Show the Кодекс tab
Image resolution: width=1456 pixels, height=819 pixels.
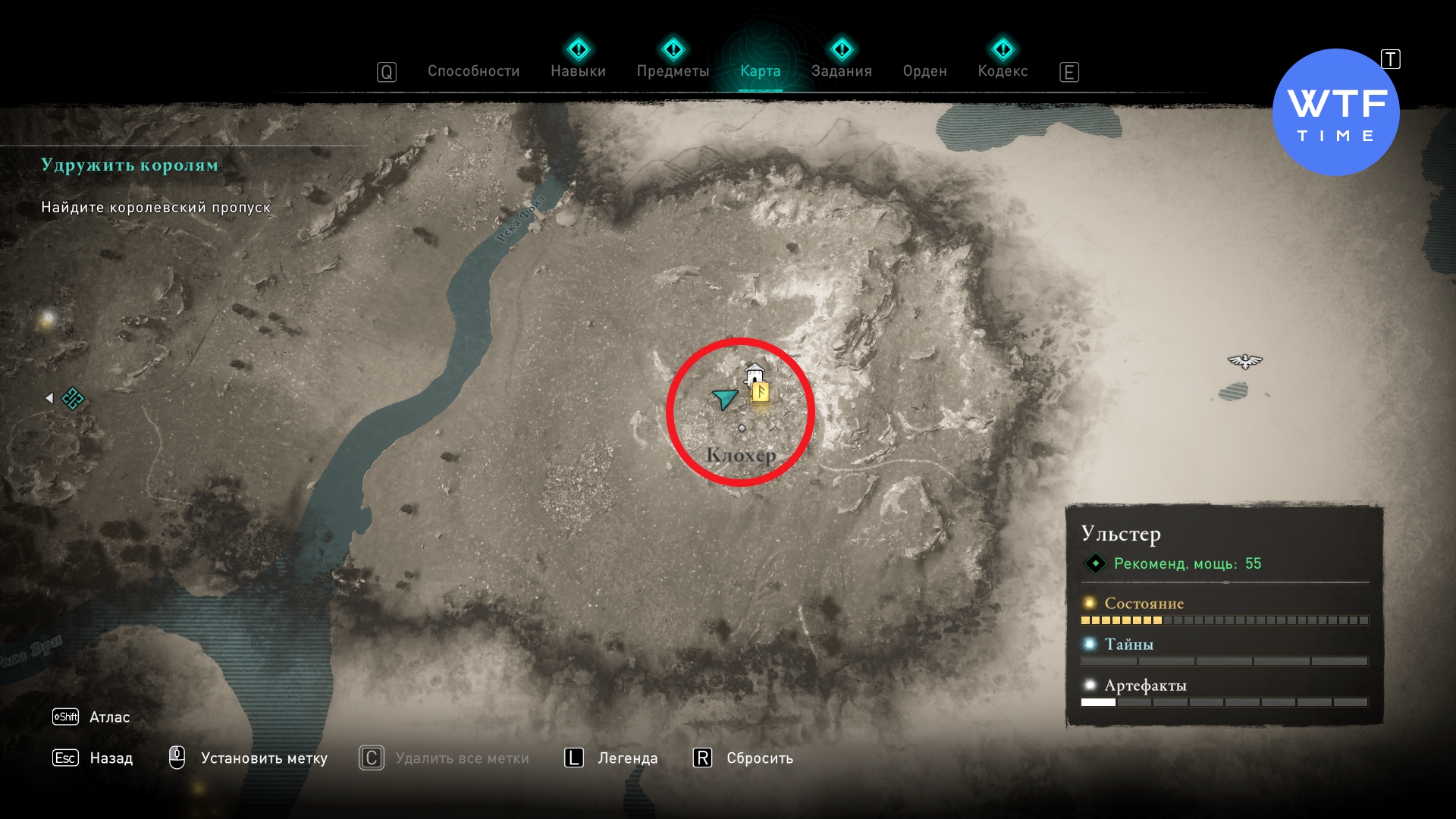(x=1003, y=71)
